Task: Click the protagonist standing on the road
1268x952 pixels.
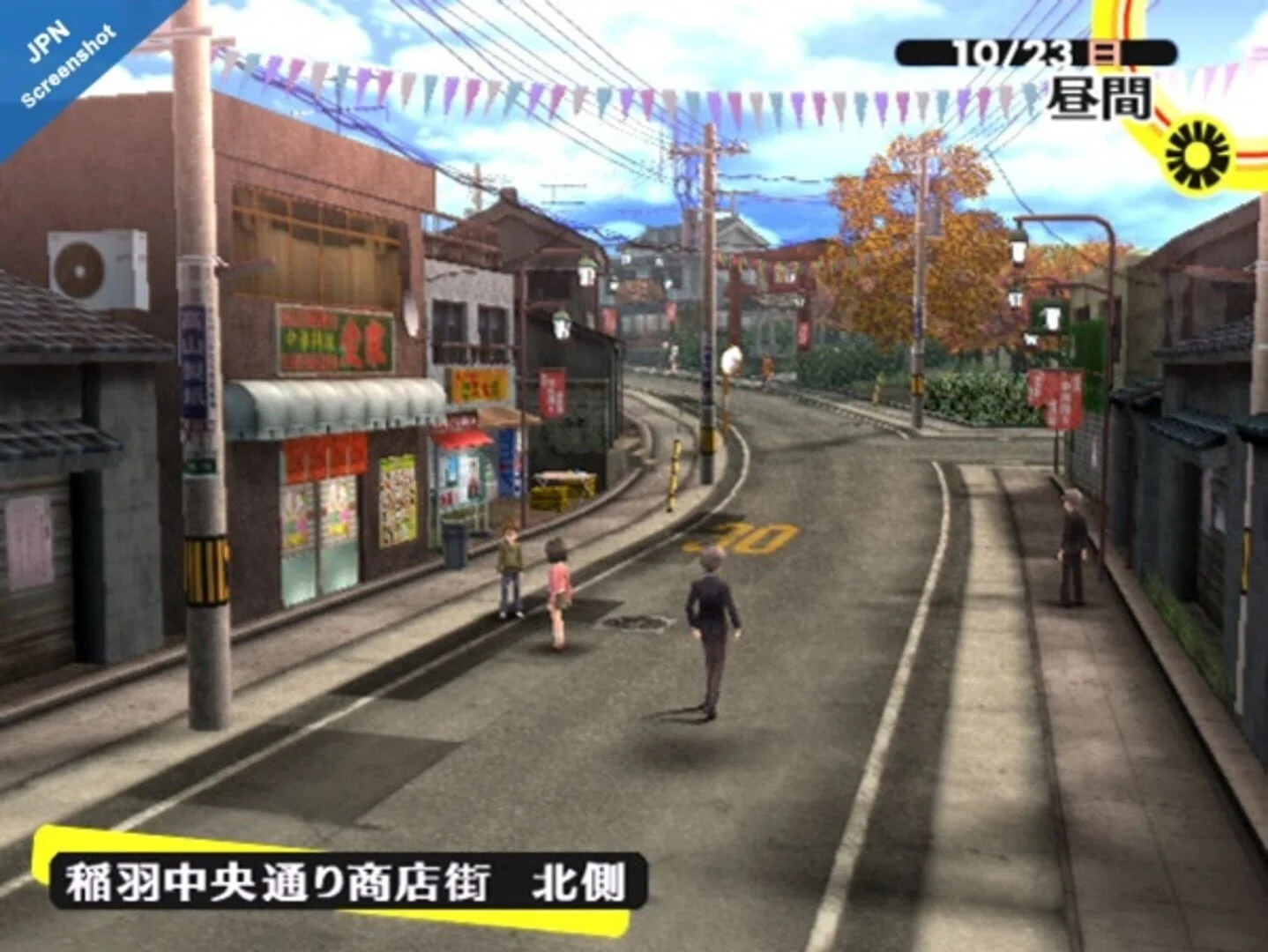Action: [711, 626]
